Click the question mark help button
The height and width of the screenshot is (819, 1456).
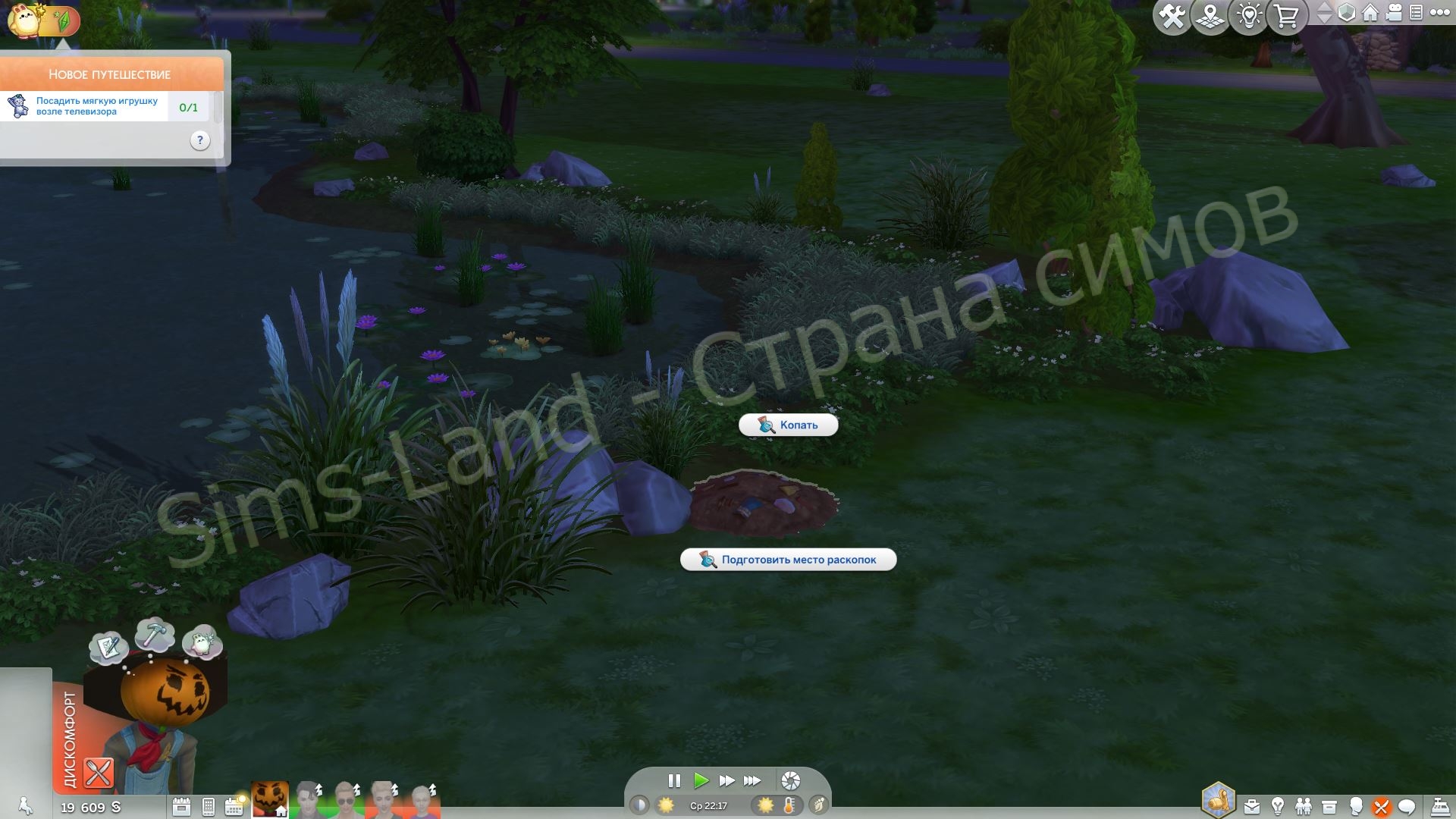coord(199,140)
